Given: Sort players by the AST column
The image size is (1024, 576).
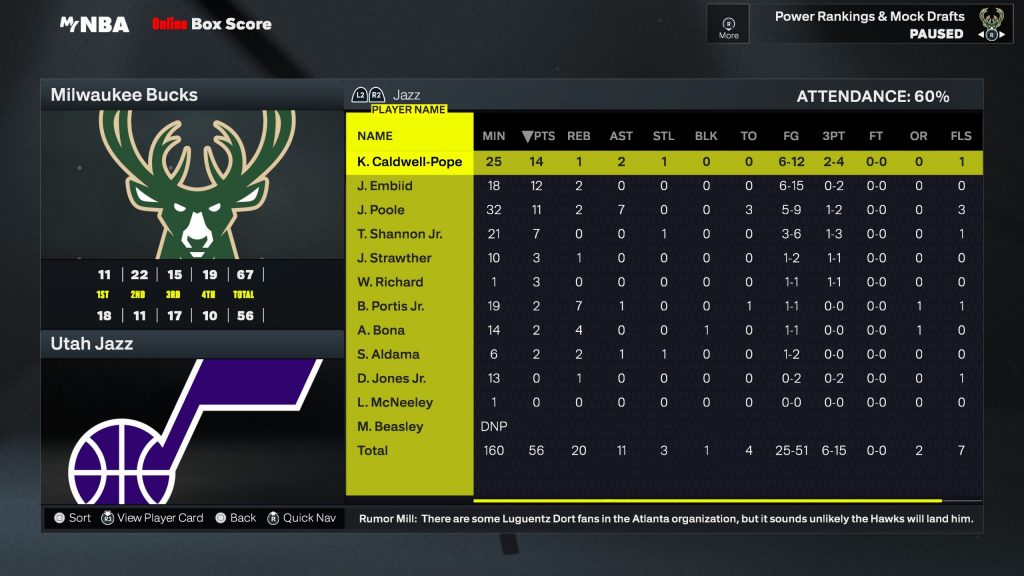Looking at the screenshot, I should (621, 136).
